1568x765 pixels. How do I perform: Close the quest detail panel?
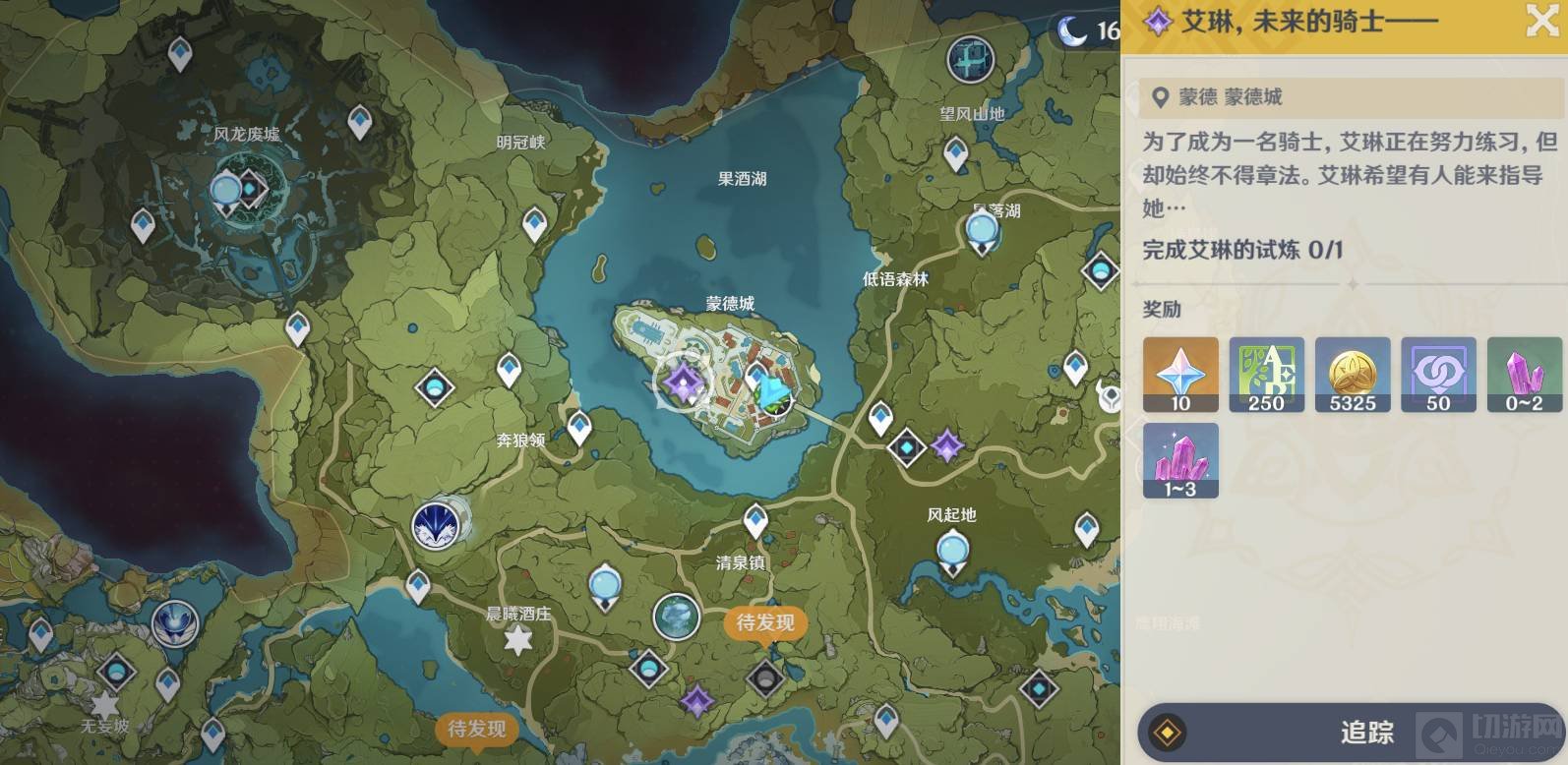tap(1541, 21)
